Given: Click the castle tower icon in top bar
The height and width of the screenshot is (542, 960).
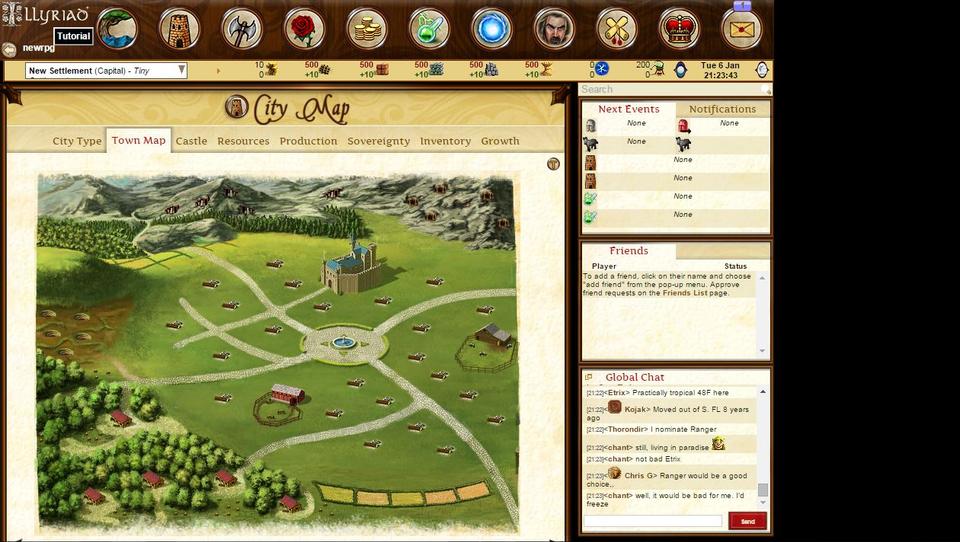Looking at the screenshot, I should tap(180, 29).
